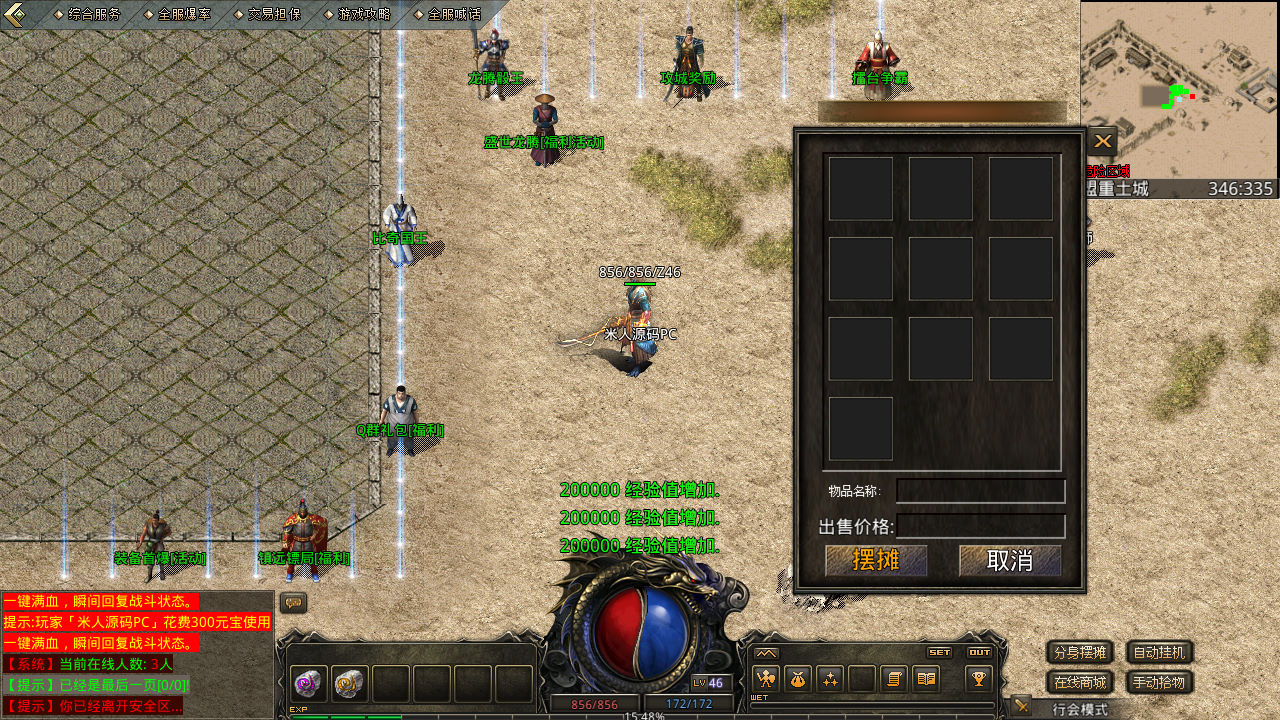Choose the 全服喊话 menu entry

(453, 14)
